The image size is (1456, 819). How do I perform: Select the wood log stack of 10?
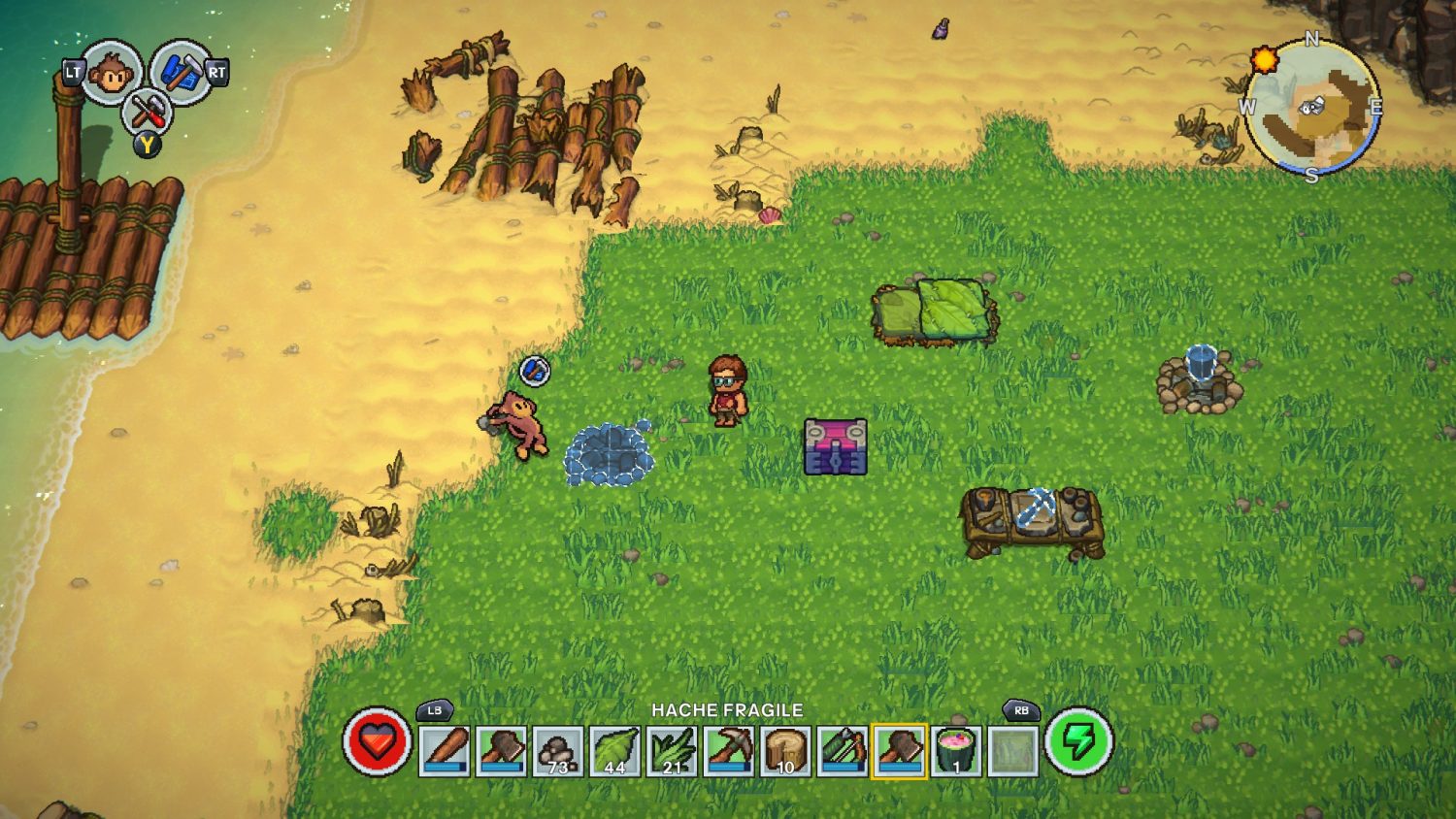pyautogui.click(x=785, y=750)
